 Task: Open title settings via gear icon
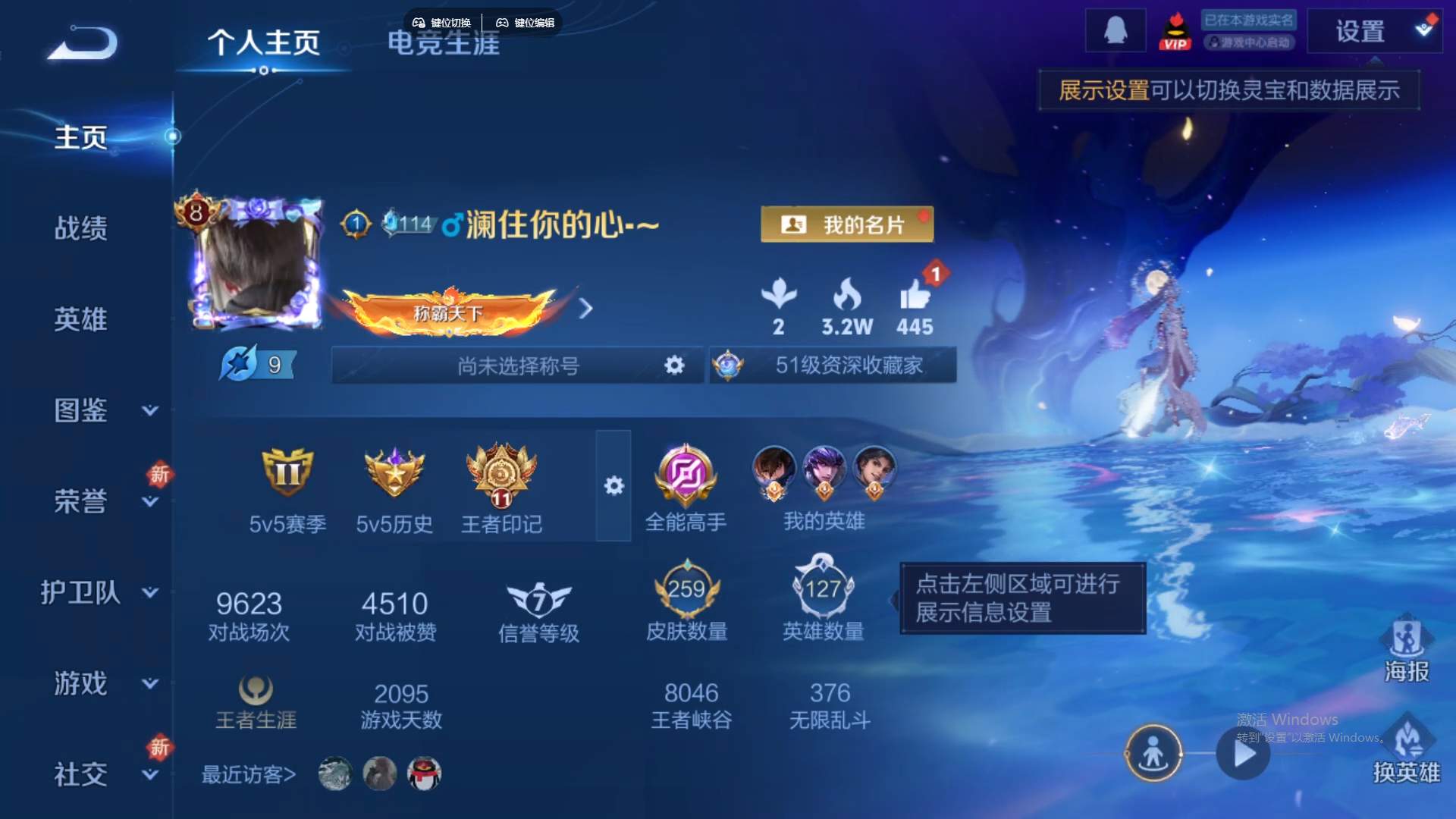673,366
